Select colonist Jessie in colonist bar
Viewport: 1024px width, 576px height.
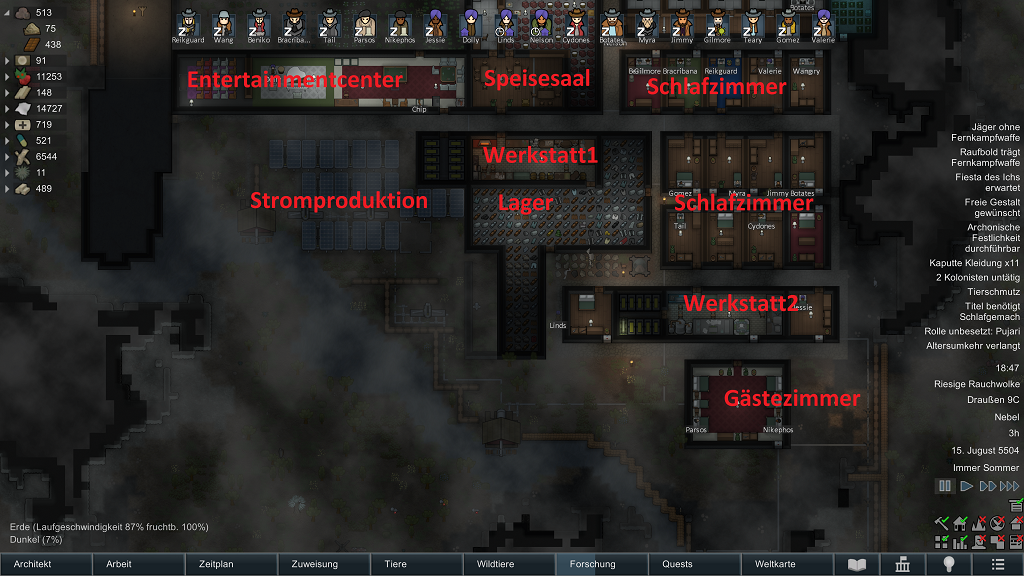point(435,24)
